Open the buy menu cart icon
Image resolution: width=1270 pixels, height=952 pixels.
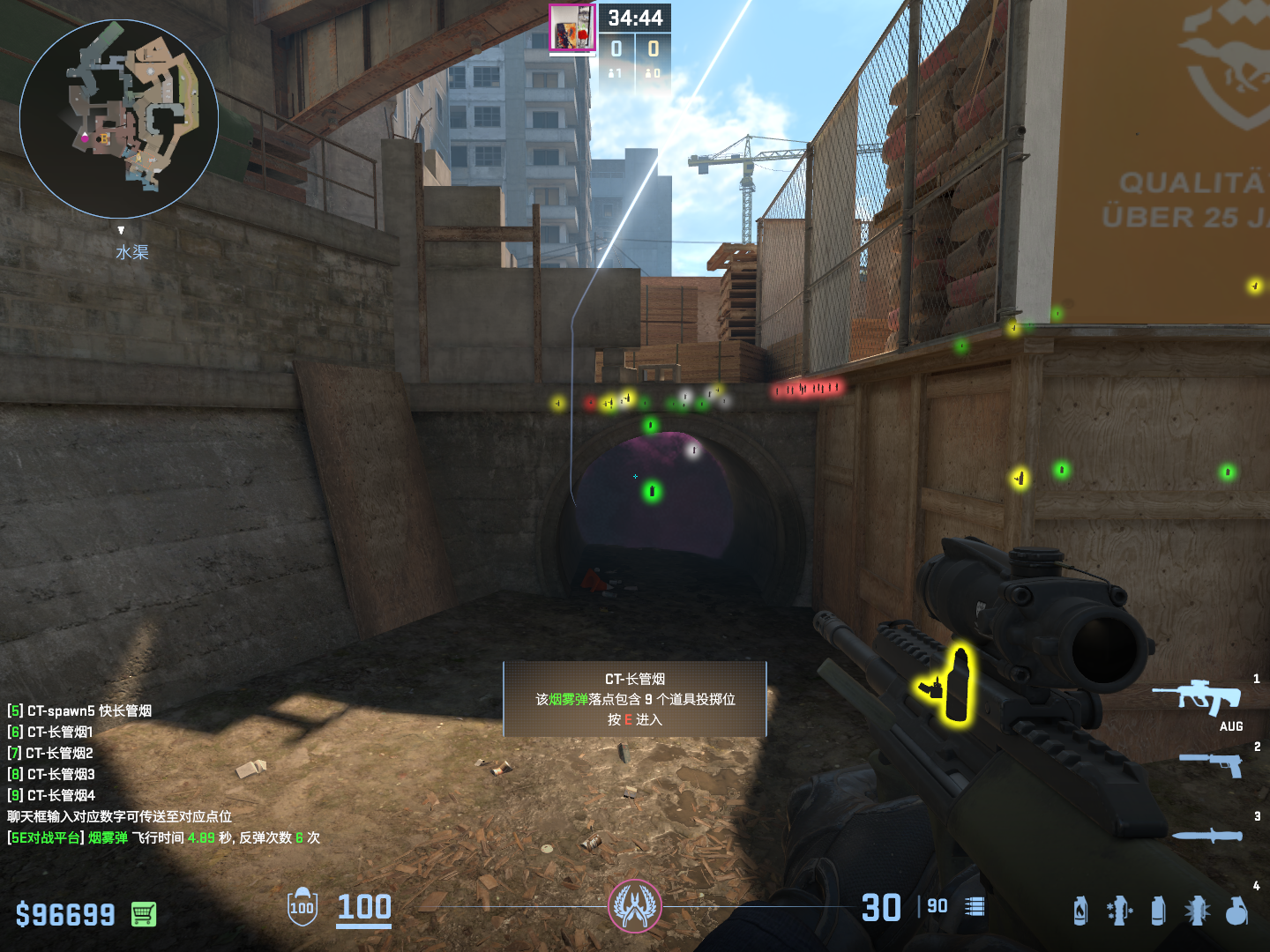pyautogui.click(x=144, y=914)
